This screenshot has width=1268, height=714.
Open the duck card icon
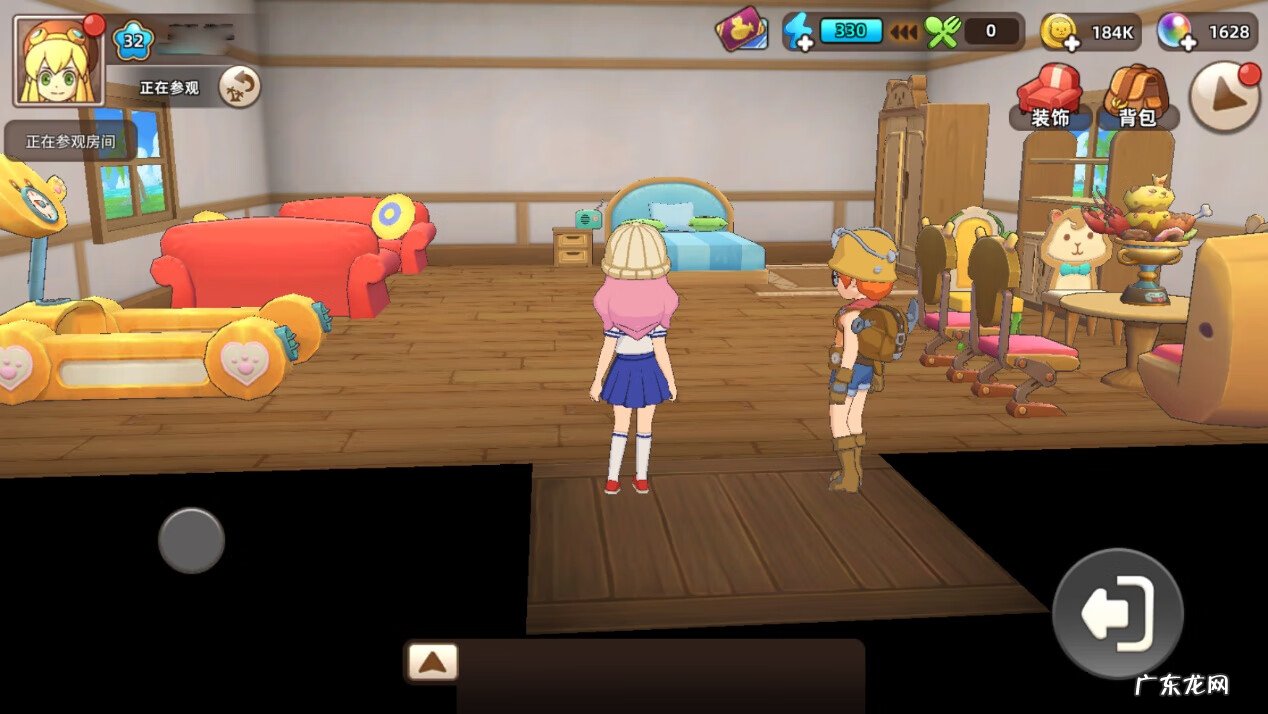click(x=741, y=30)
